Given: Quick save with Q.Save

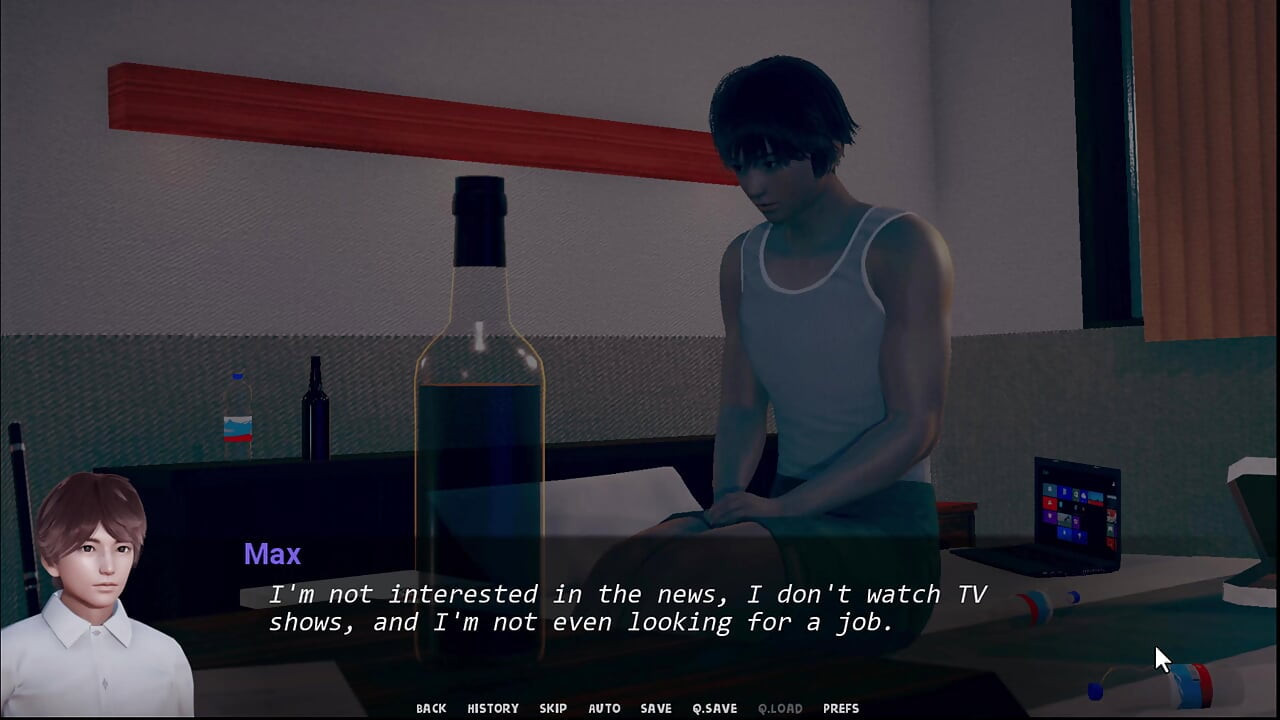Looking at the screenshot, I should pyautogui.click(x=714, y=708).
